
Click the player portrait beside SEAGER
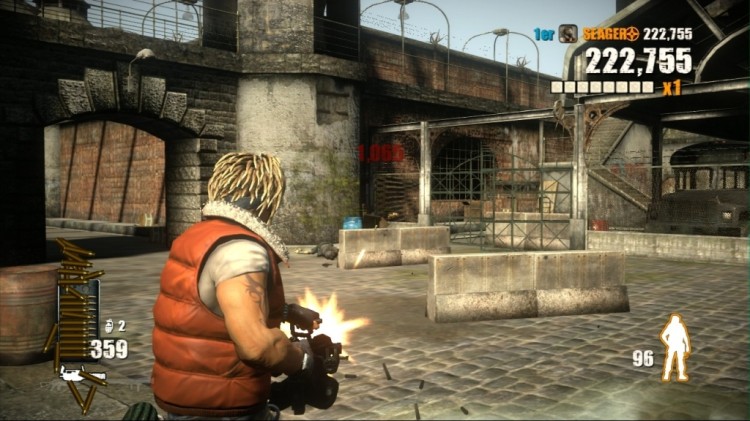coord(568,33)
